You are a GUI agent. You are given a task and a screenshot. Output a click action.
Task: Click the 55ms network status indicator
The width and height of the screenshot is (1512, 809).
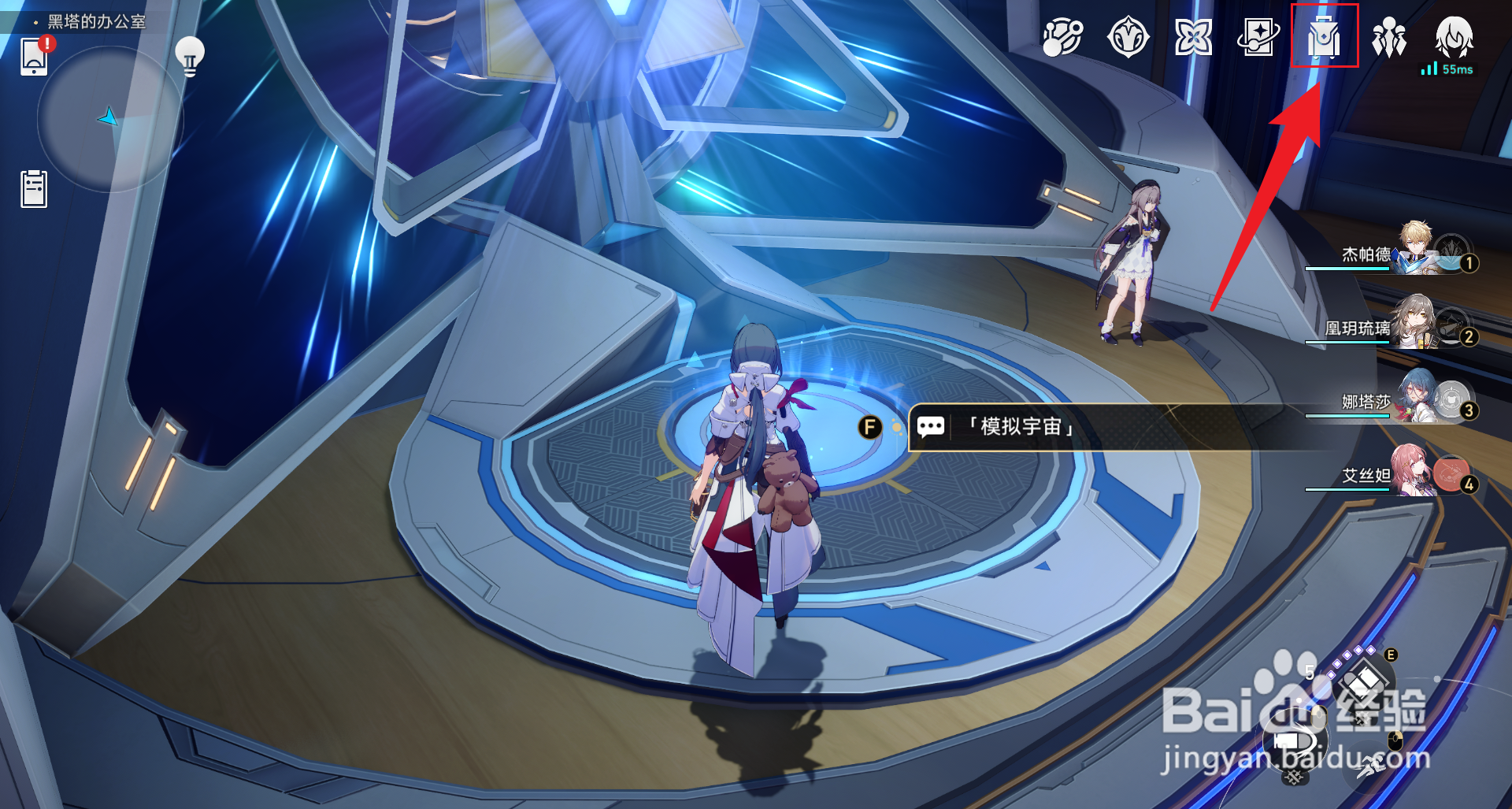[x=1449, y=71]
